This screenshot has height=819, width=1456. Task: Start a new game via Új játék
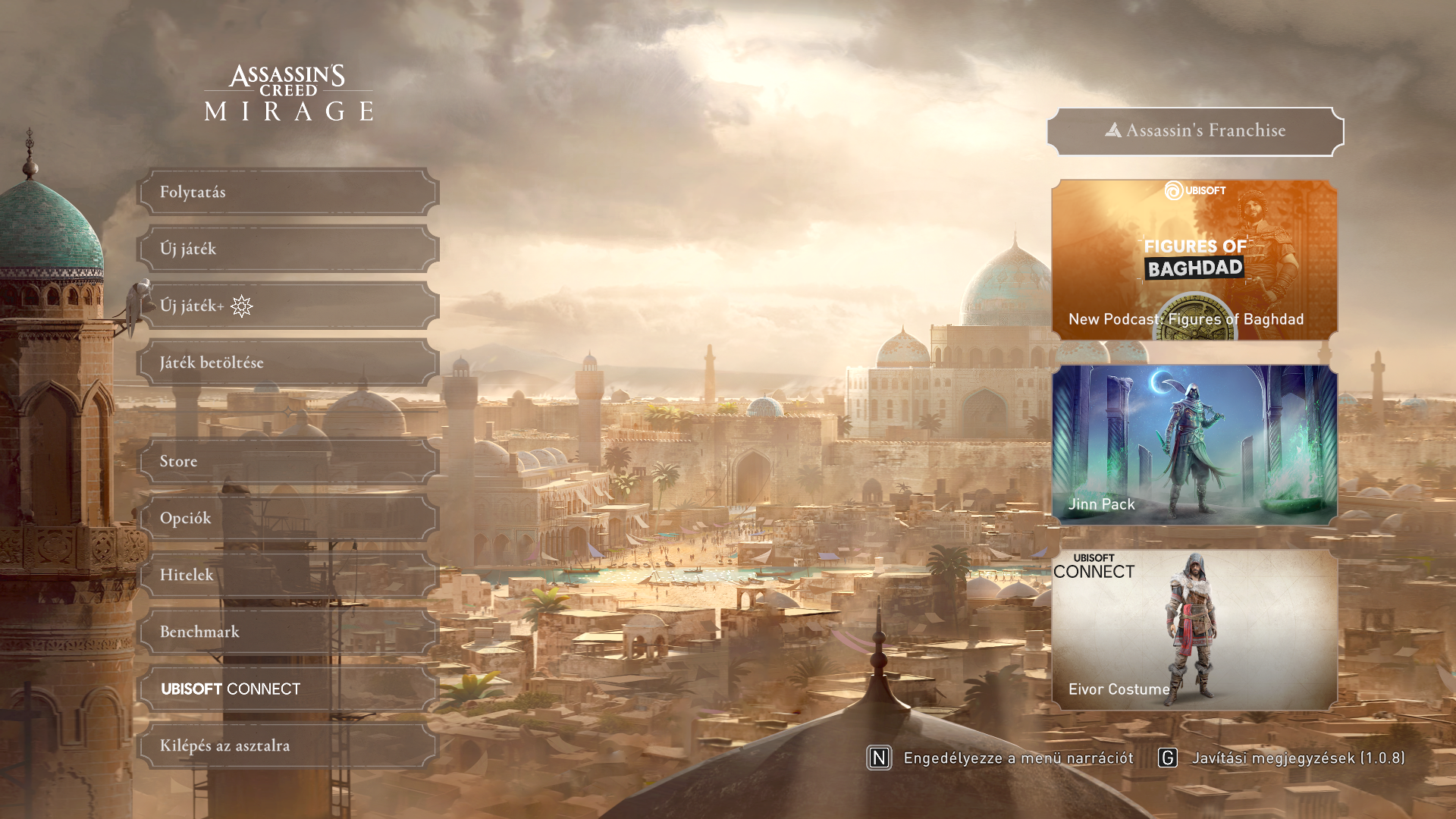tap(288, 249)
